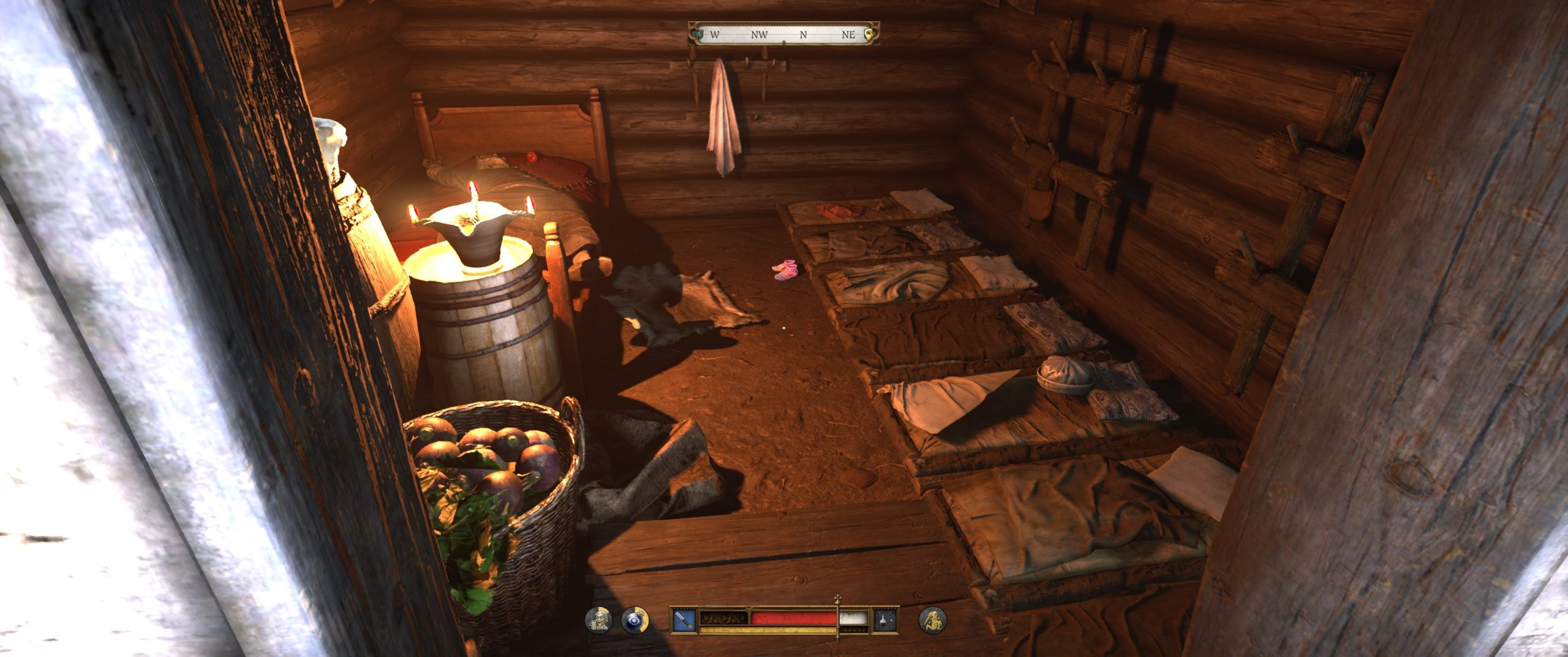The image size is (1568, 657).
Task: Choose the sword weapon slot on blue background
Action: [684, 620]
